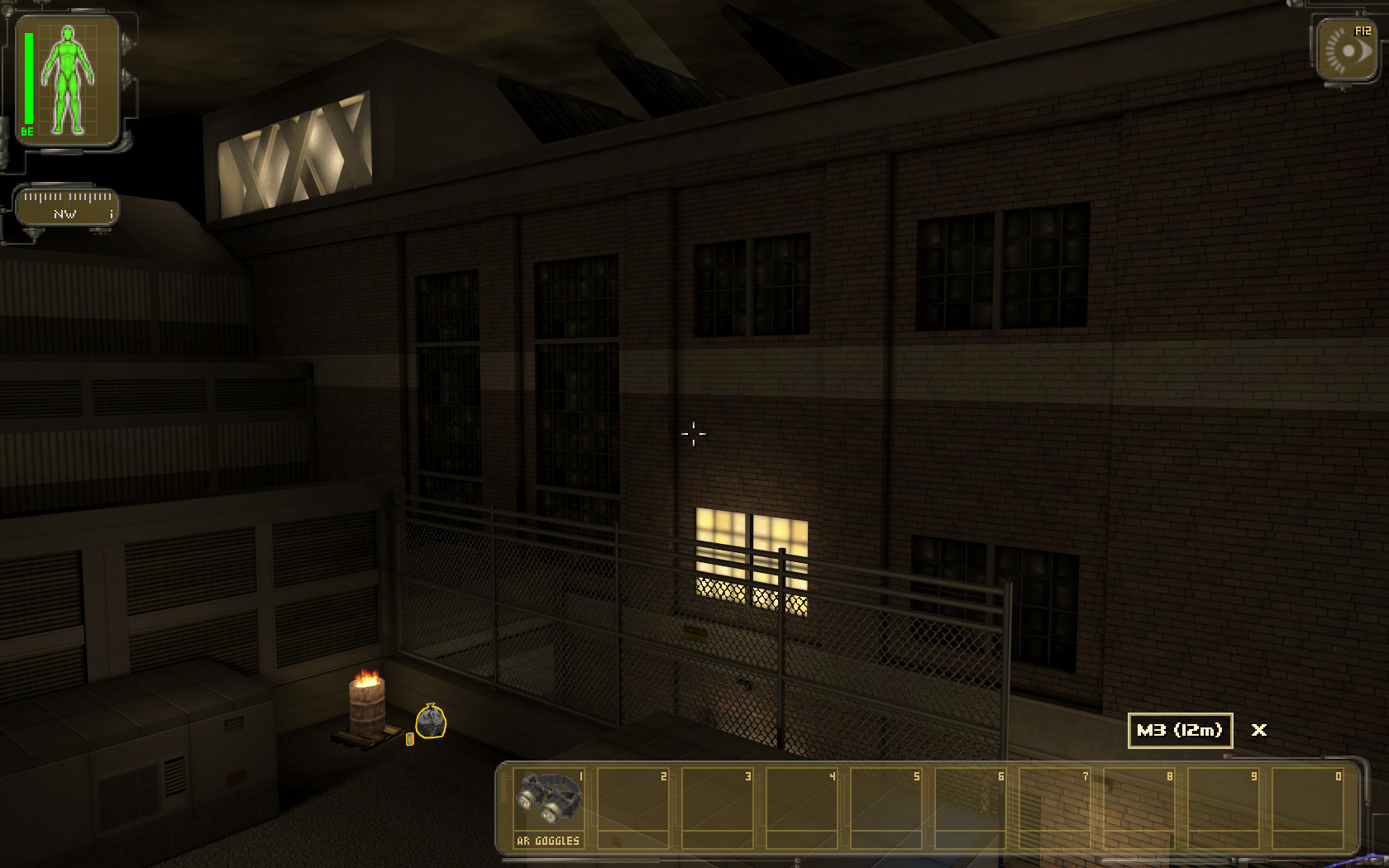The width and height of the screenshot is (1389, 868).
Task: Click the NW compass indicator
Action: click(x=67, y=207)
